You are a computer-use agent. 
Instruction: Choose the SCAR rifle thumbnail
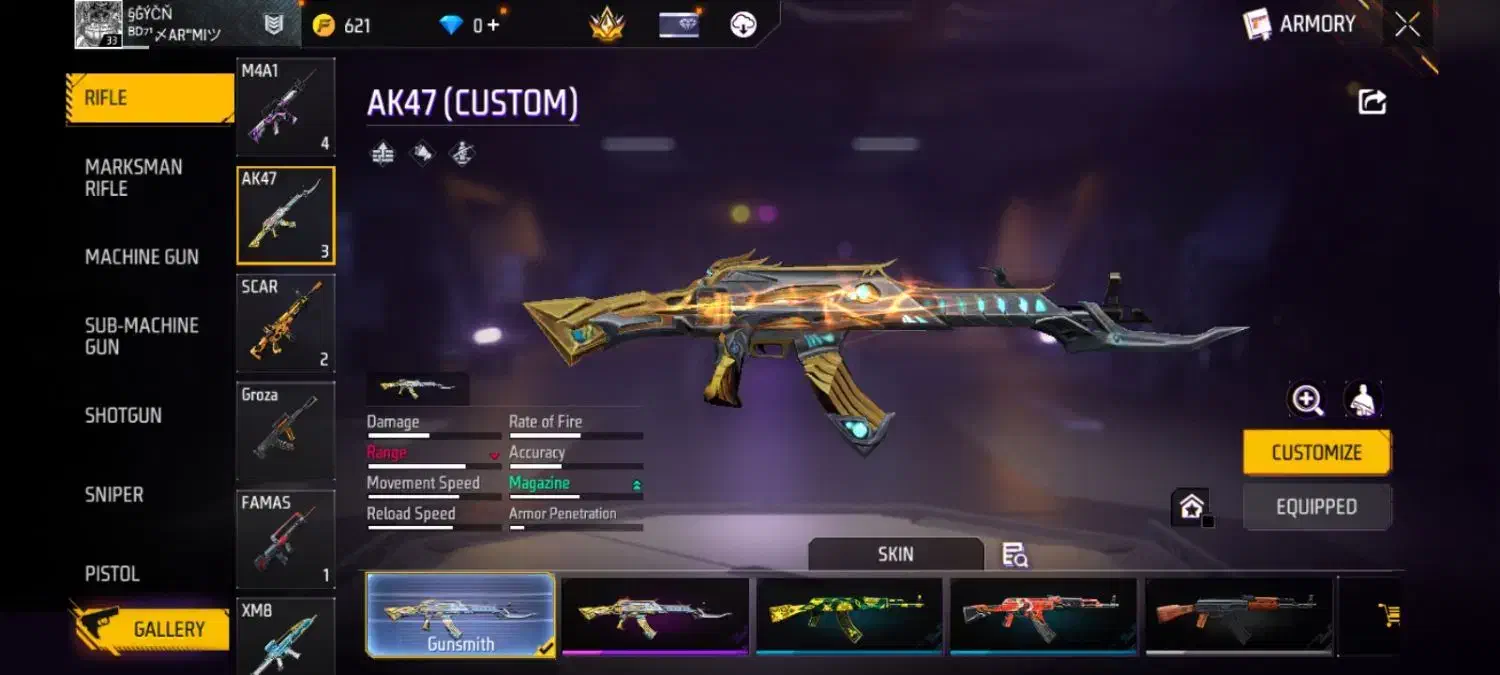pos(285,324)
